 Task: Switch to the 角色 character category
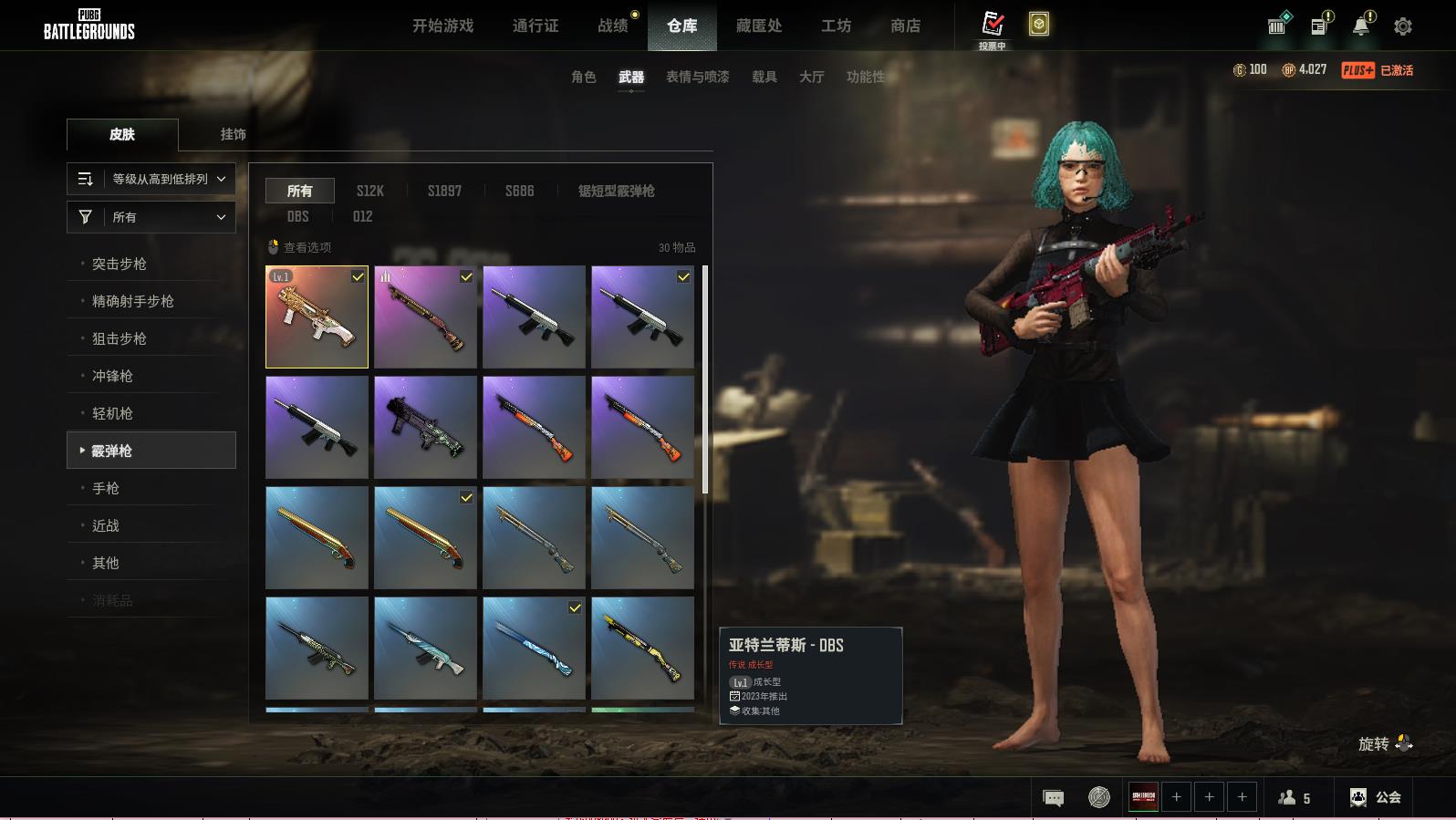[x=583, y=77]
